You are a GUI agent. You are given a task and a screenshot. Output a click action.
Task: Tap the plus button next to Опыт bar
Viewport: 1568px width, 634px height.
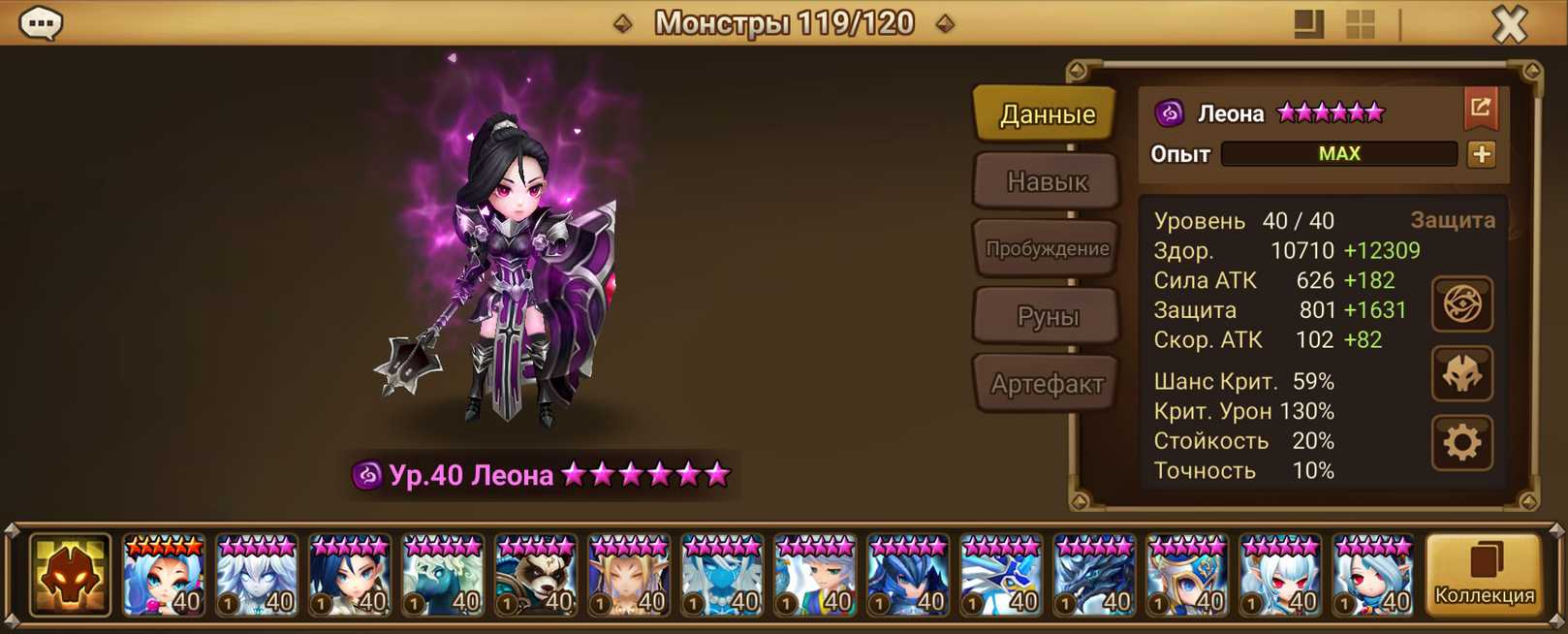tap(1481, 154)
